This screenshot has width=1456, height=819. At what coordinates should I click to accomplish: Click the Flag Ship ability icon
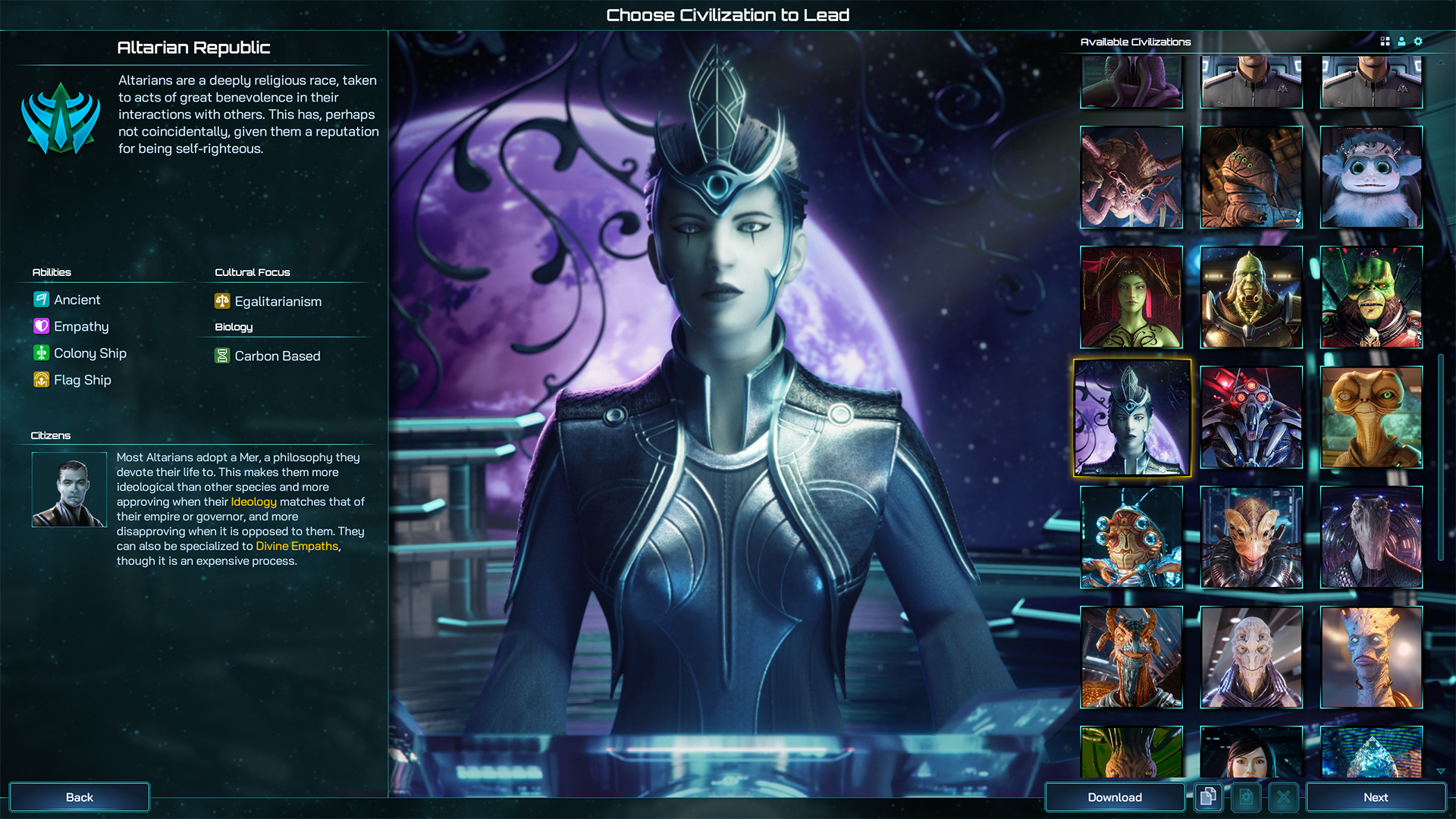click(x=42, y=379)
